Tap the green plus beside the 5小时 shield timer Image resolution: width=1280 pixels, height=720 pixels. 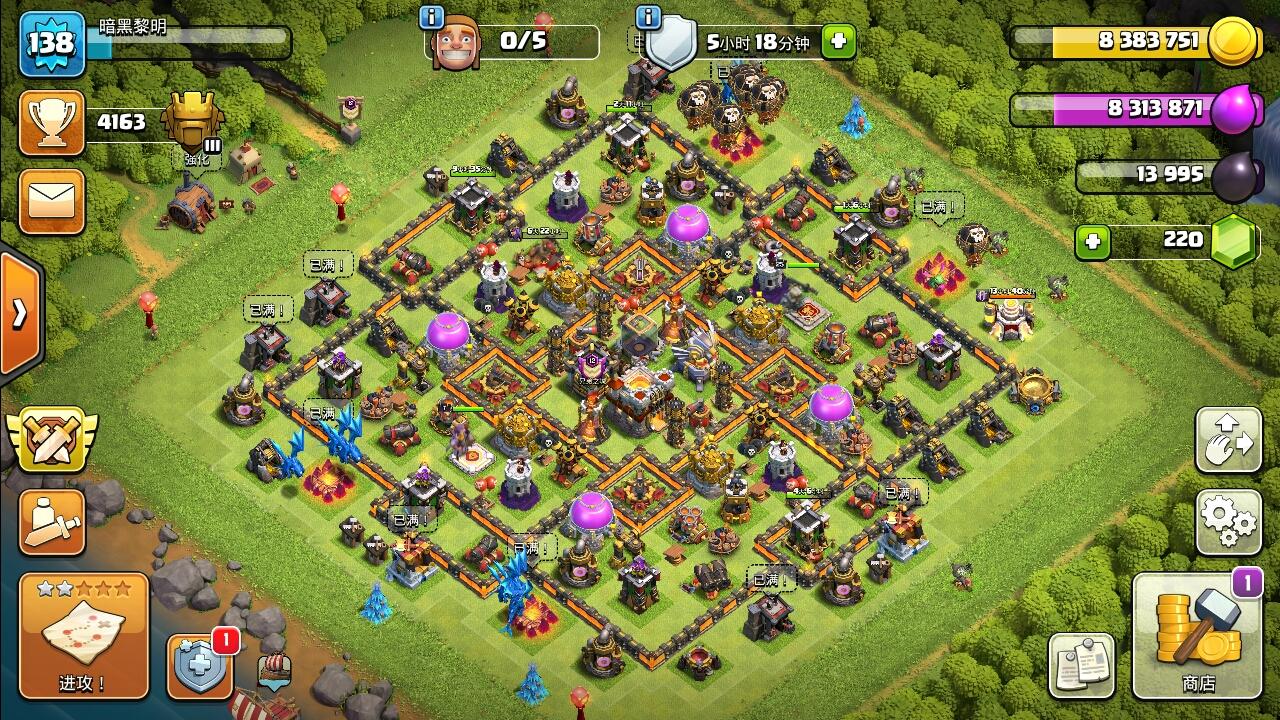point(838,40)
